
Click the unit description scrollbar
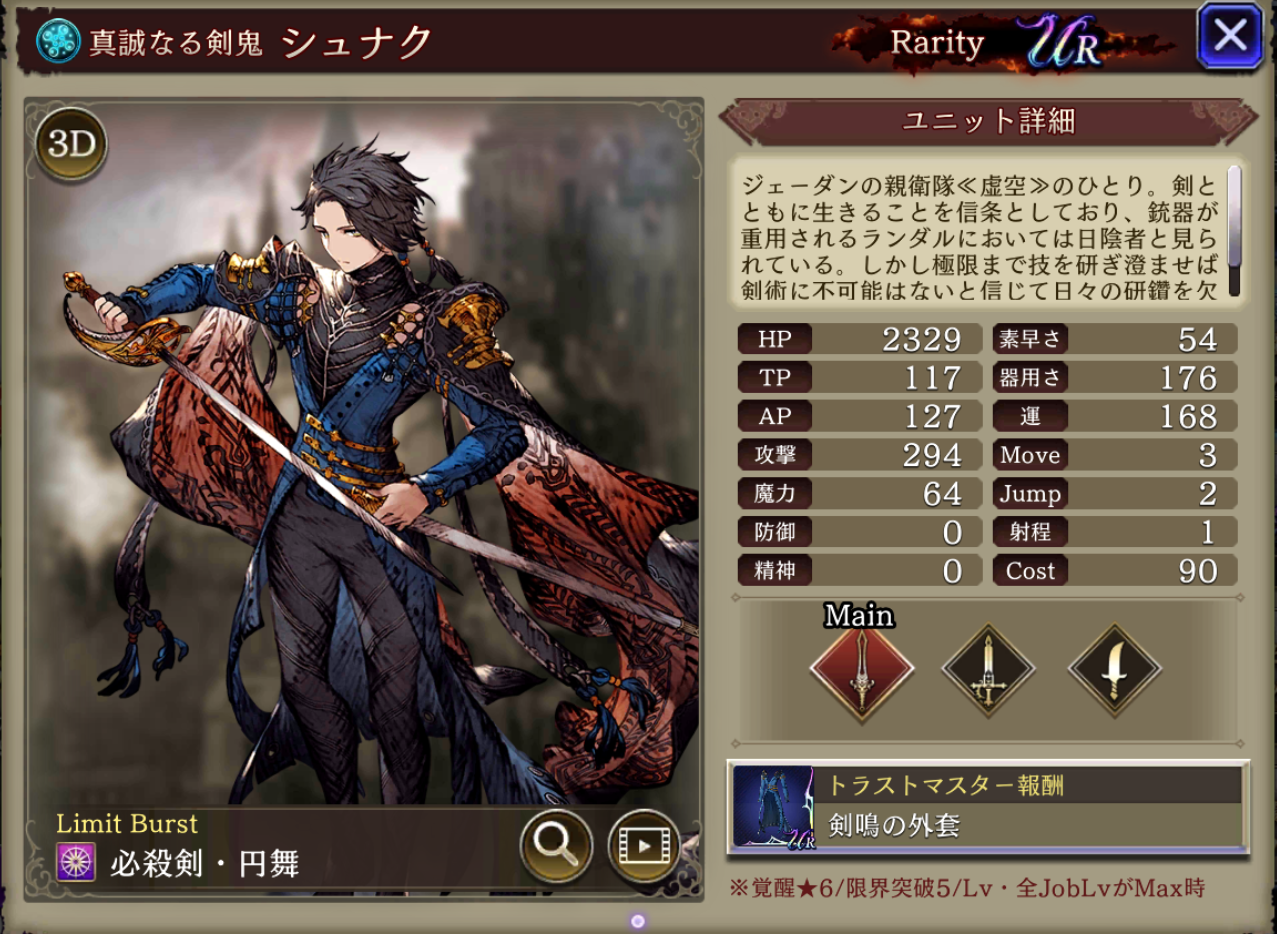(1234, 230)
